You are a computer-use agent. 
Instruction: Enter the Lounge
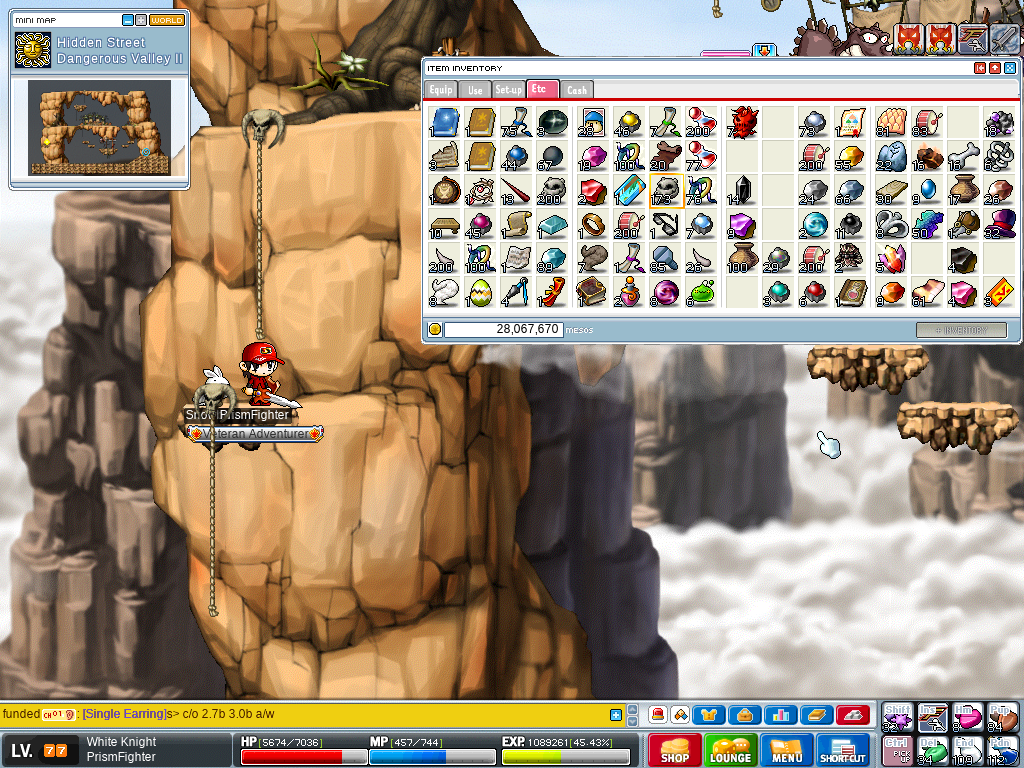point(730,750)
